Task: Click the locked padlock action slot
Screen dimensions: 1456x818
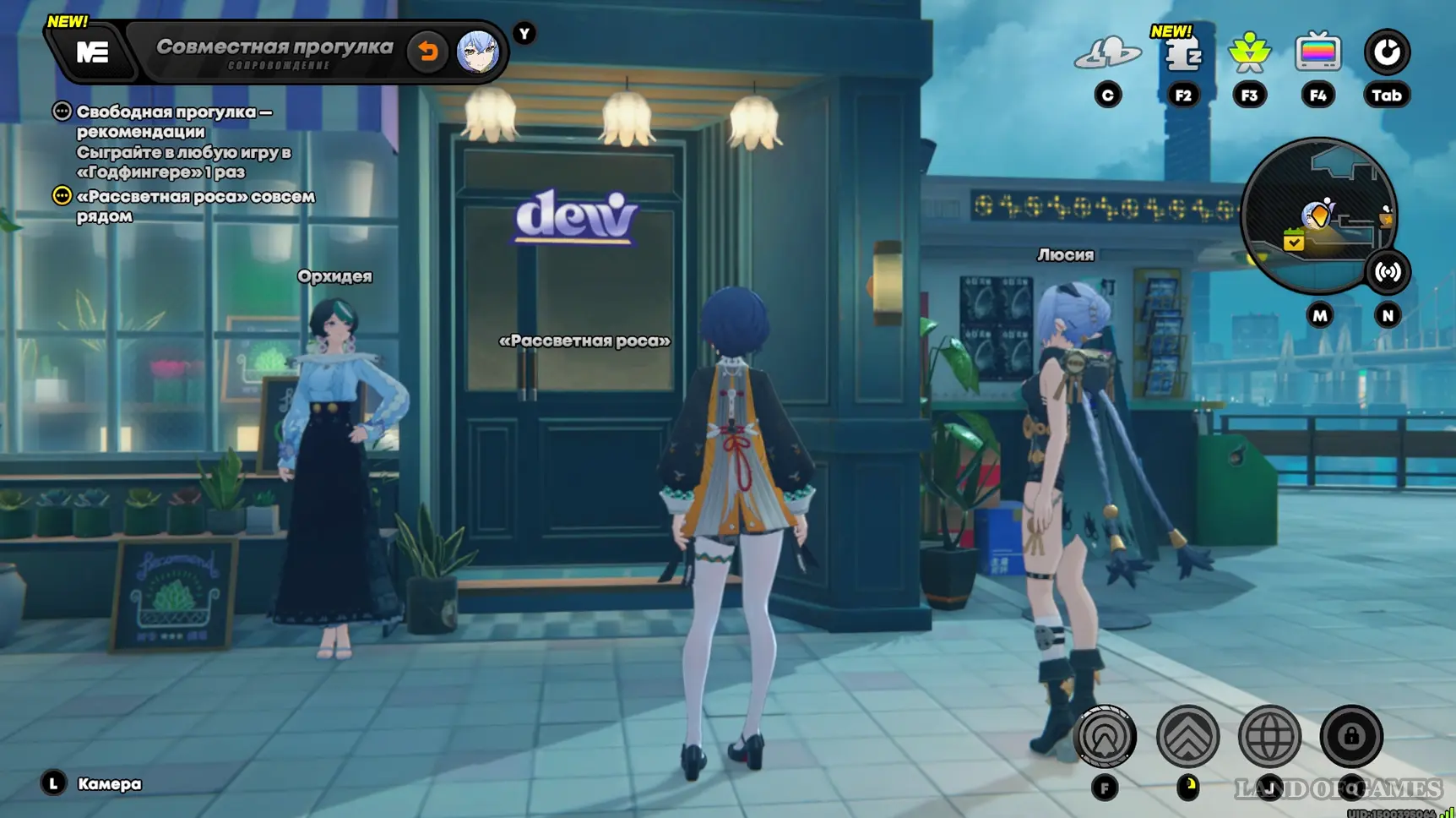Action: pos(1351,737)
